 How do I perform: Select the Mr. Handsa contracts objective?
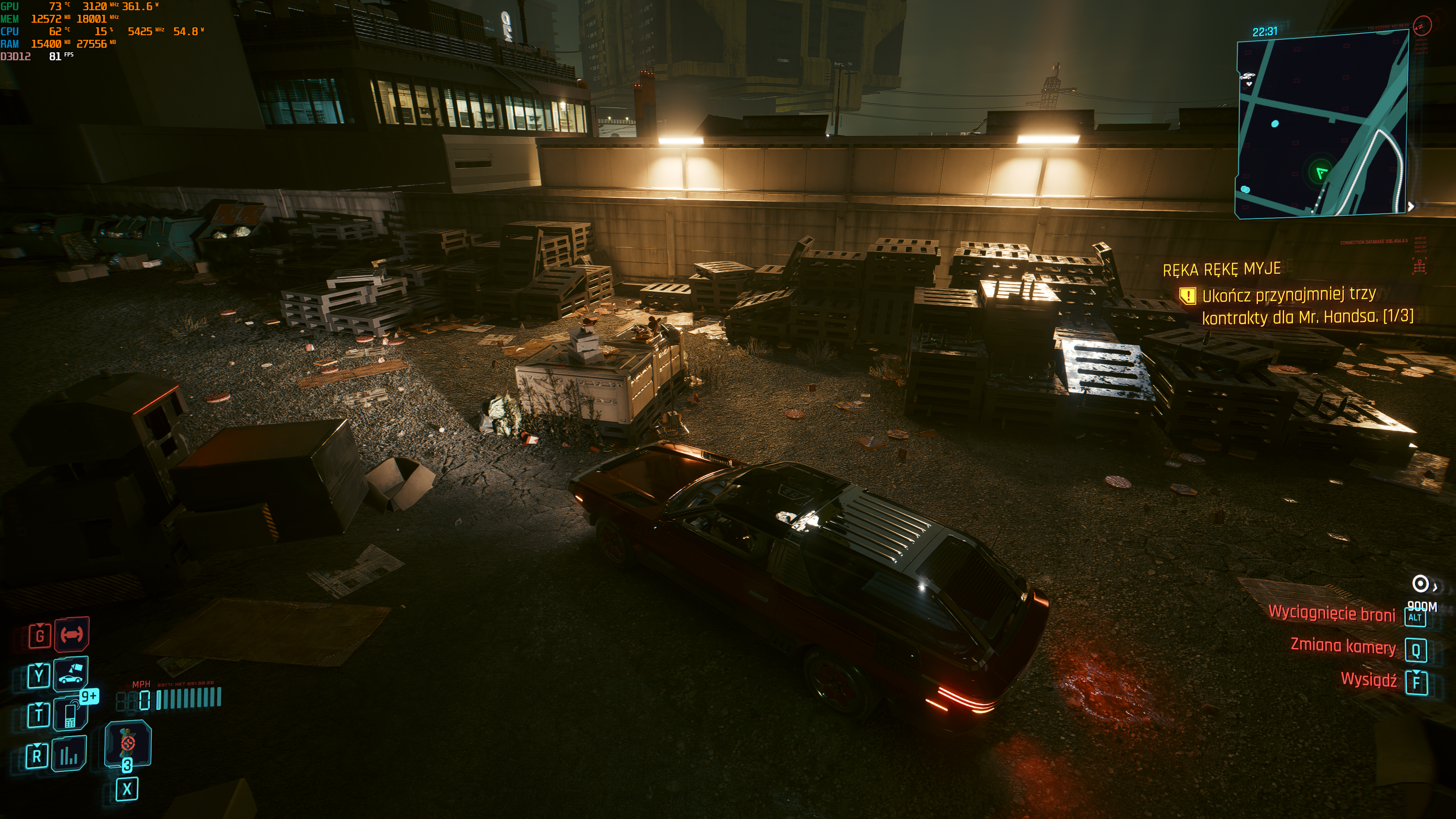pos(1307,306)
